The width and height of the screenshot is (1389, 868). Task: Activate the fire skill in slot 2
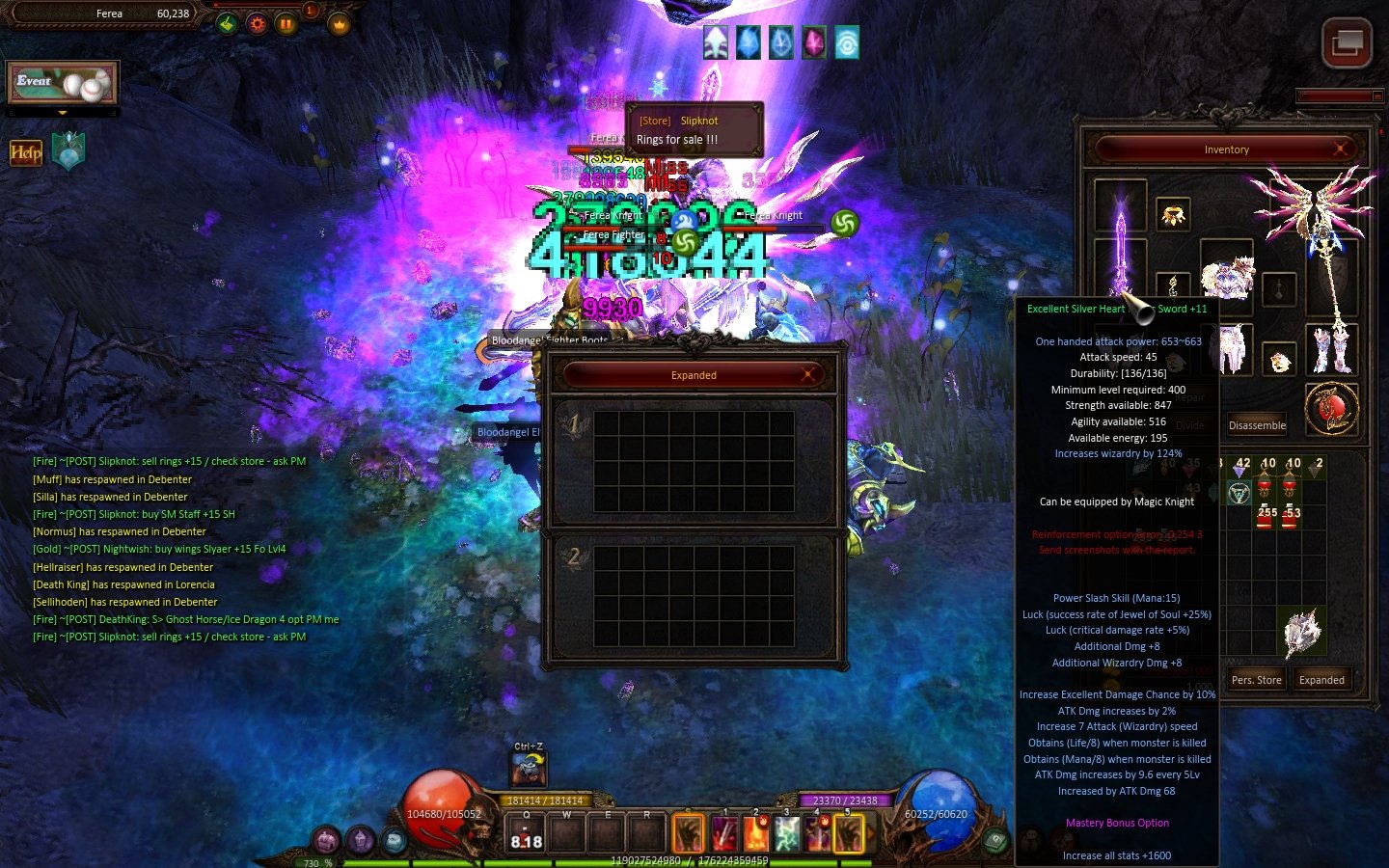[755, 834]
